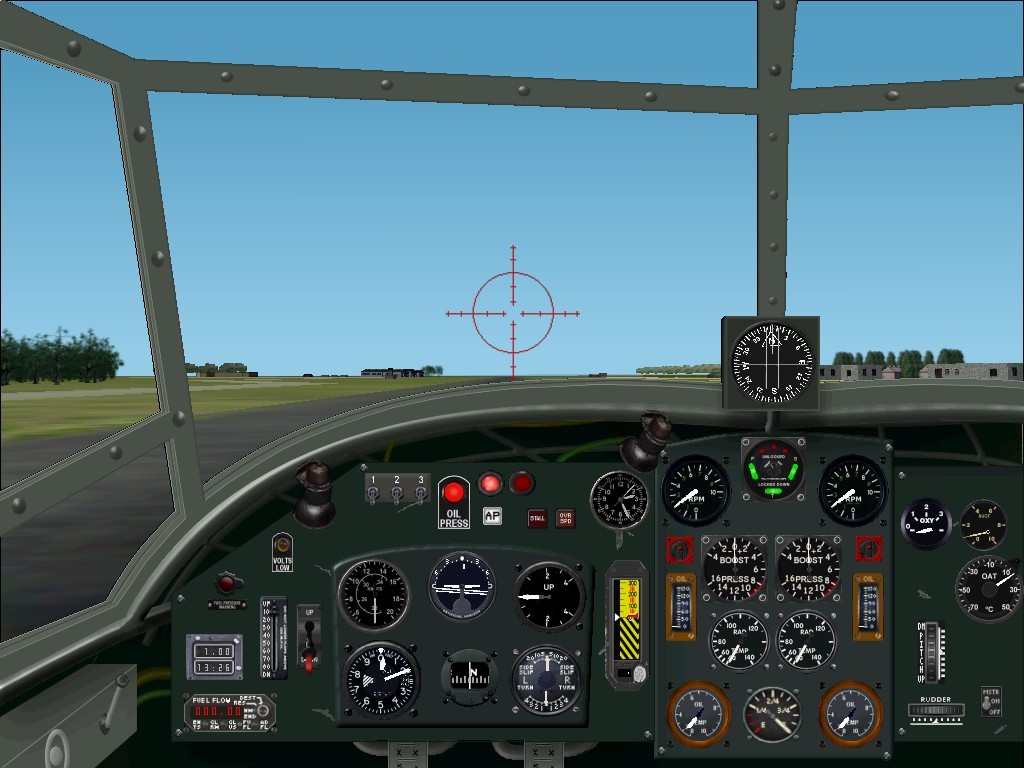Screen dimensions: 1024x768
Task: Click the OVR SPD warning indicator
Action: (565, 518)
